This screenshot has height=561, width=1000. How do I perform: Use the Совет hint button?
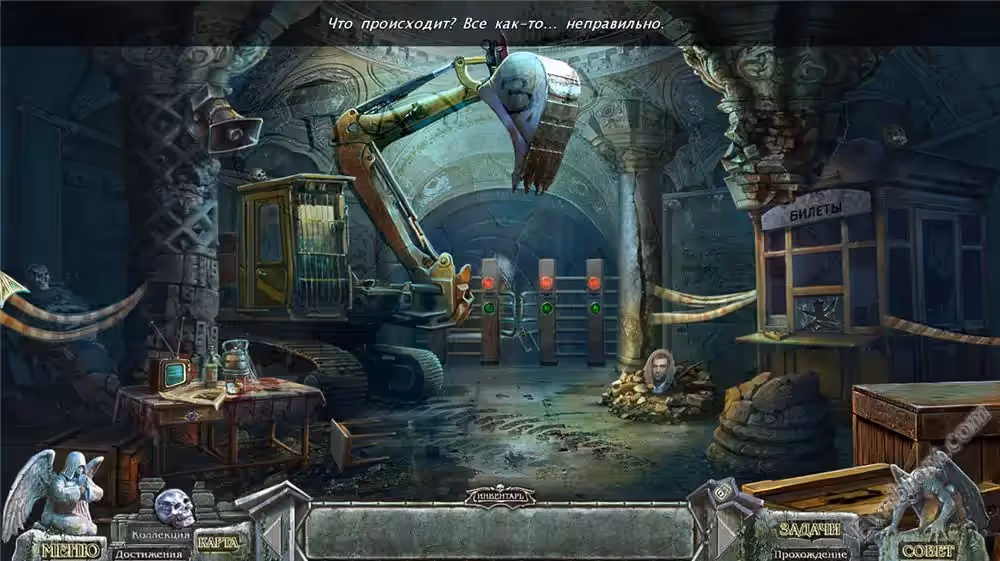point(928,549)
